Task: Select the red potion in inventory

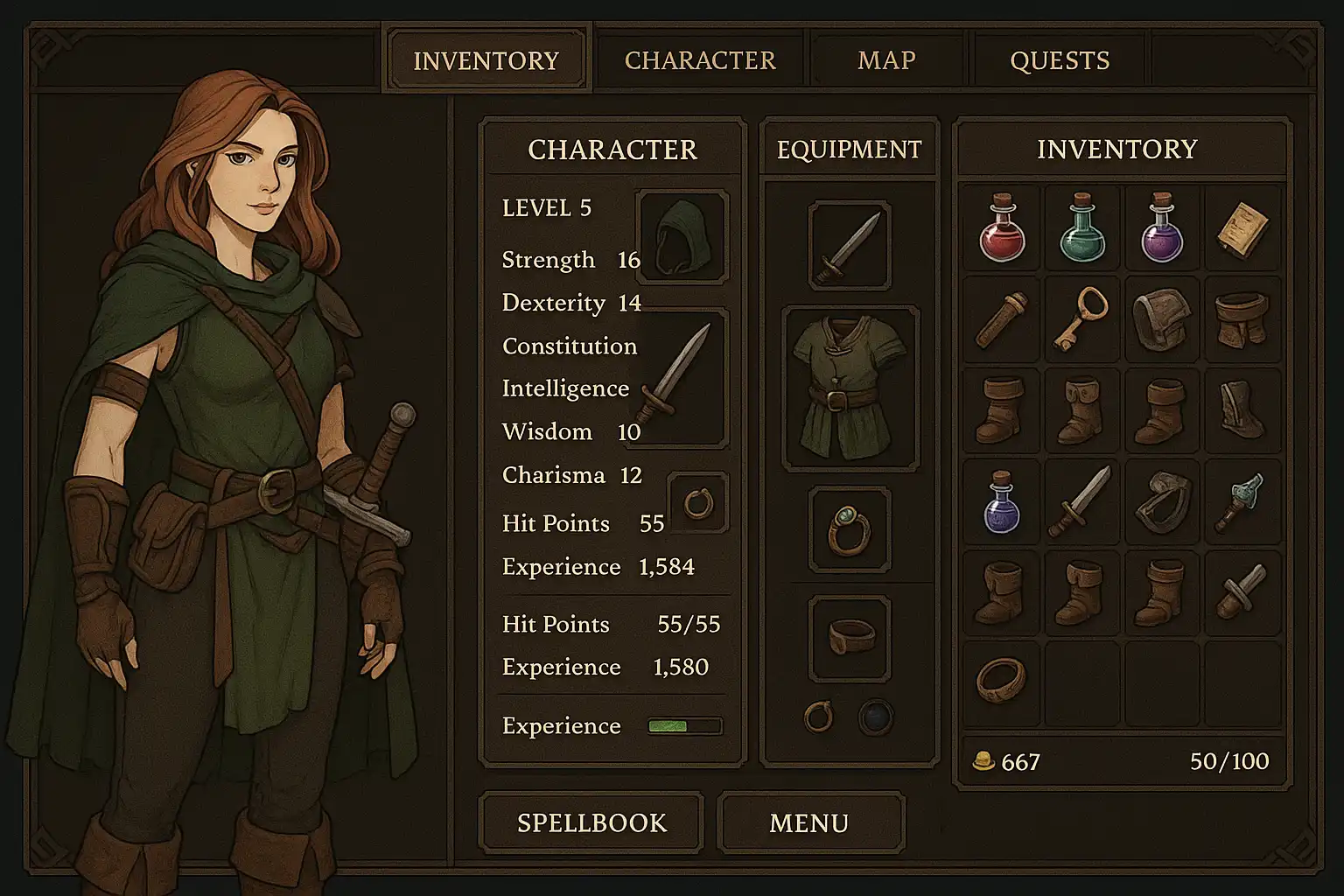Action: point(1001,228)
